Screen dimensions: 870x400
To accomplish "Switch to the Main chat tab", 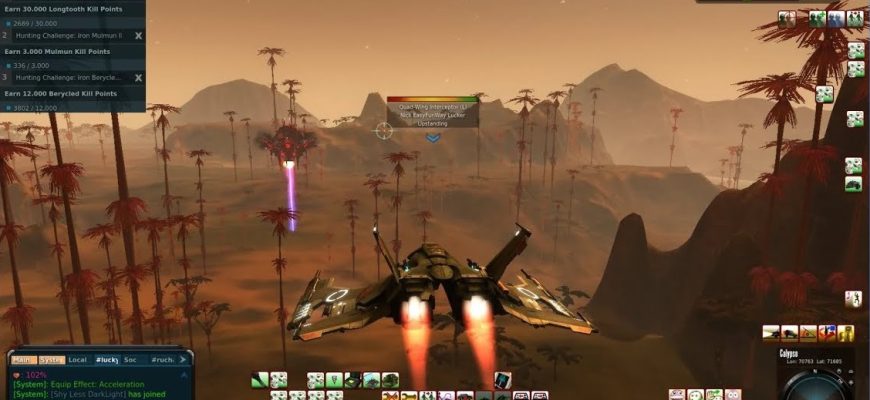I will pyautogui.click(x=23, y=359).
